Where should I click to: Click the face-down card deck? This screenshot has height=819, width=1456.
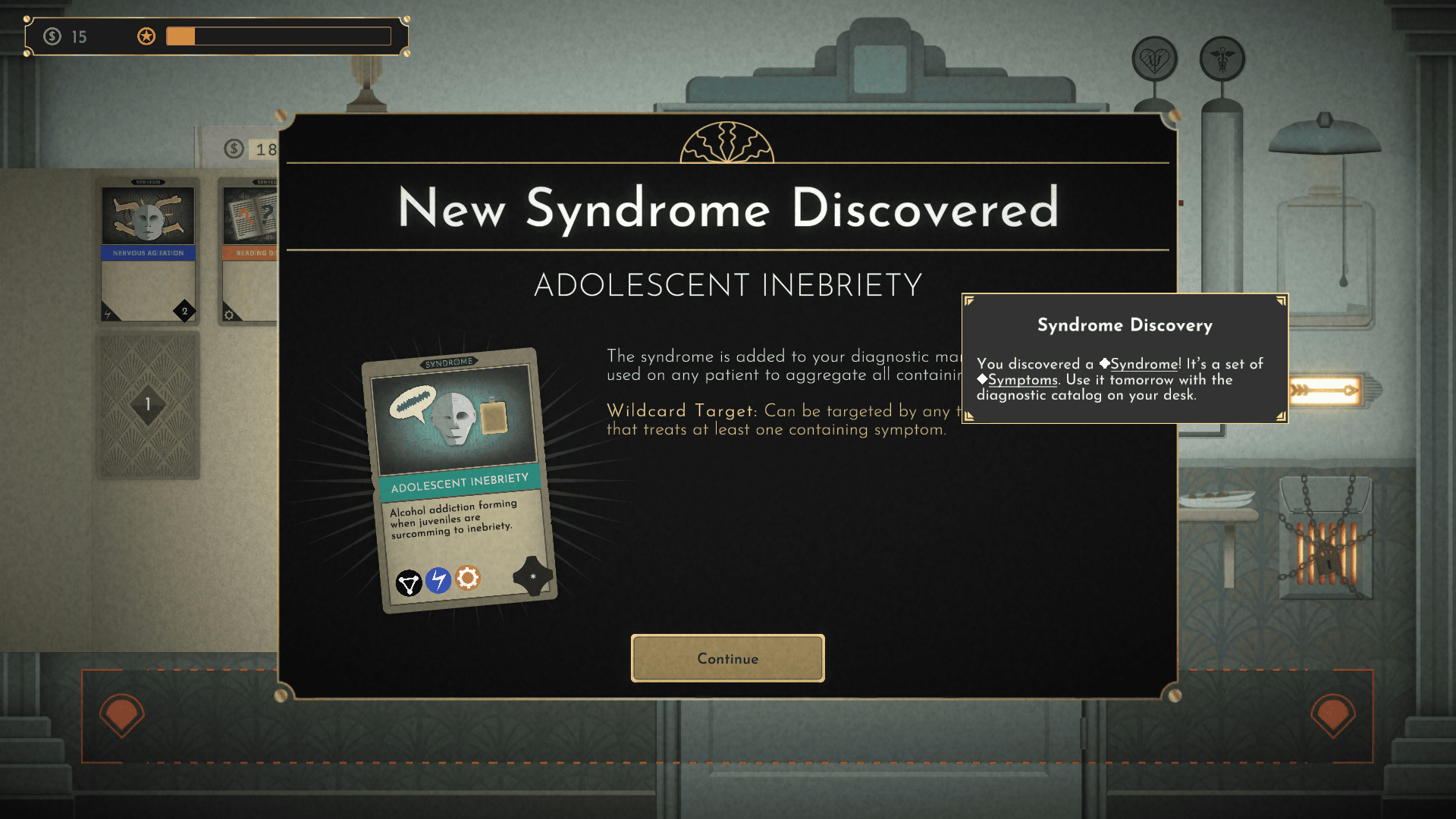tap(148, 404)
